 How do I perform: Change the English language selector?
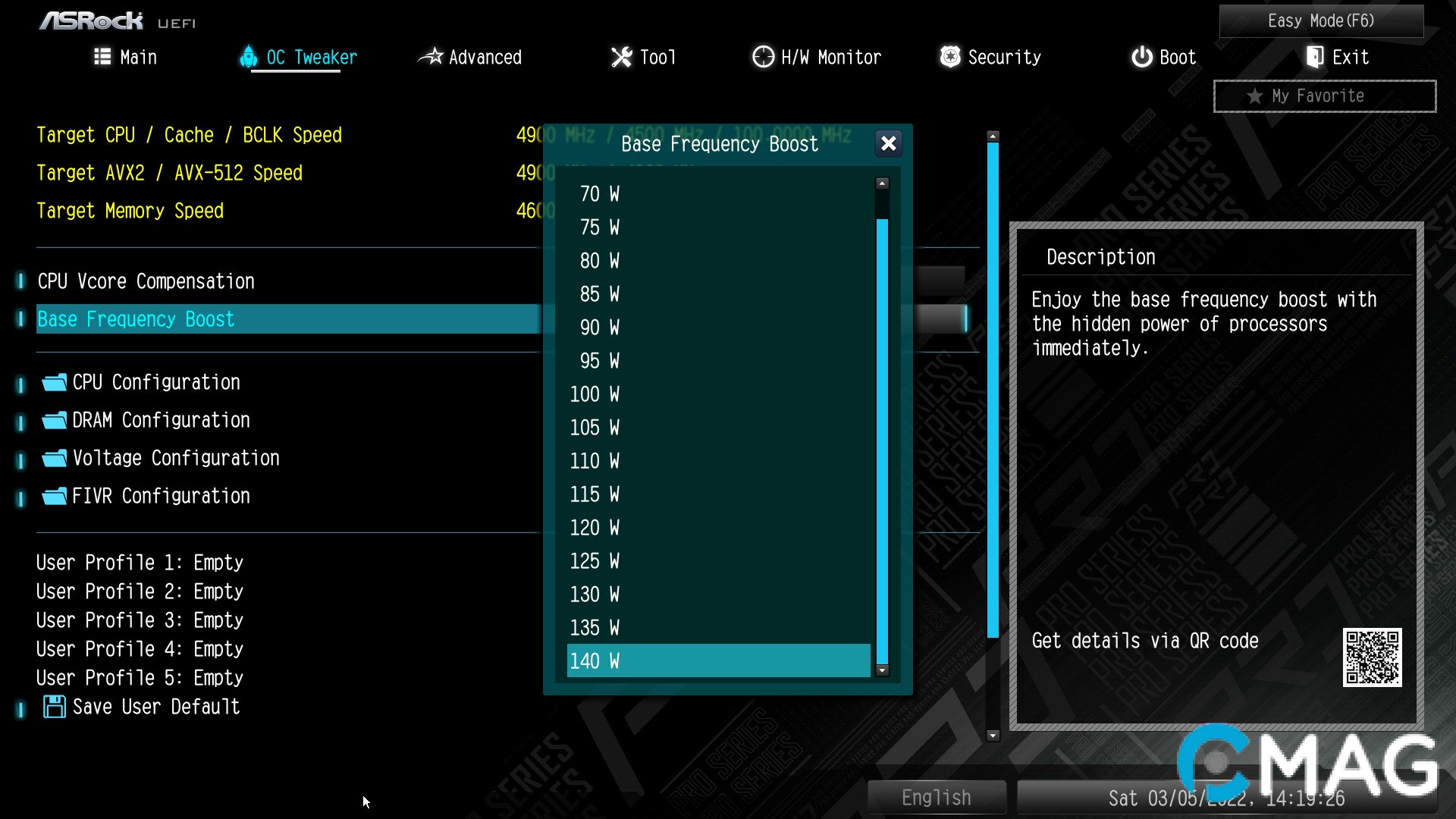937,797
